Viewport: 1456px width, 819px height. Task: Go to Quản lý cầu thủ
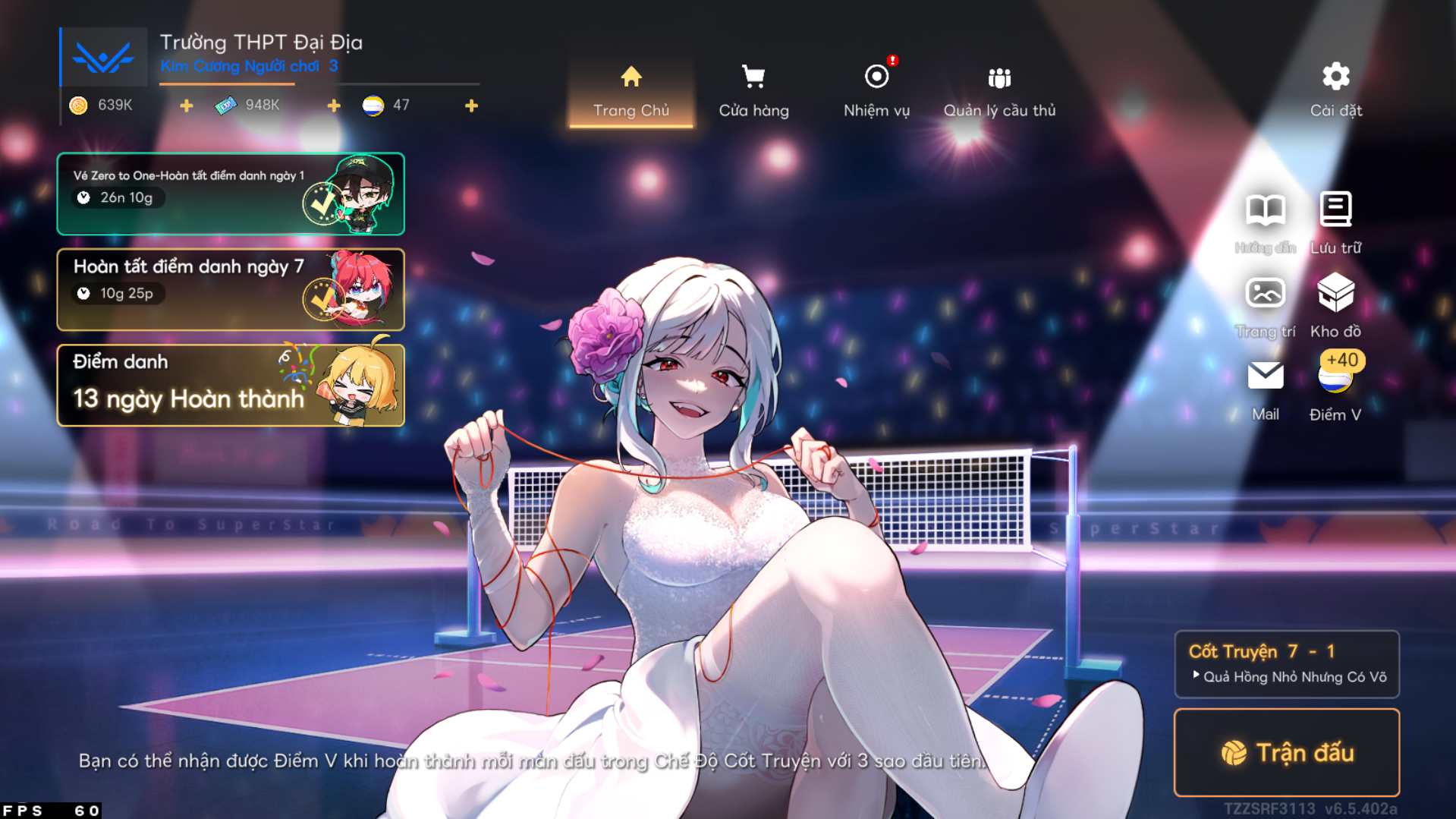(x=999, y=91)
